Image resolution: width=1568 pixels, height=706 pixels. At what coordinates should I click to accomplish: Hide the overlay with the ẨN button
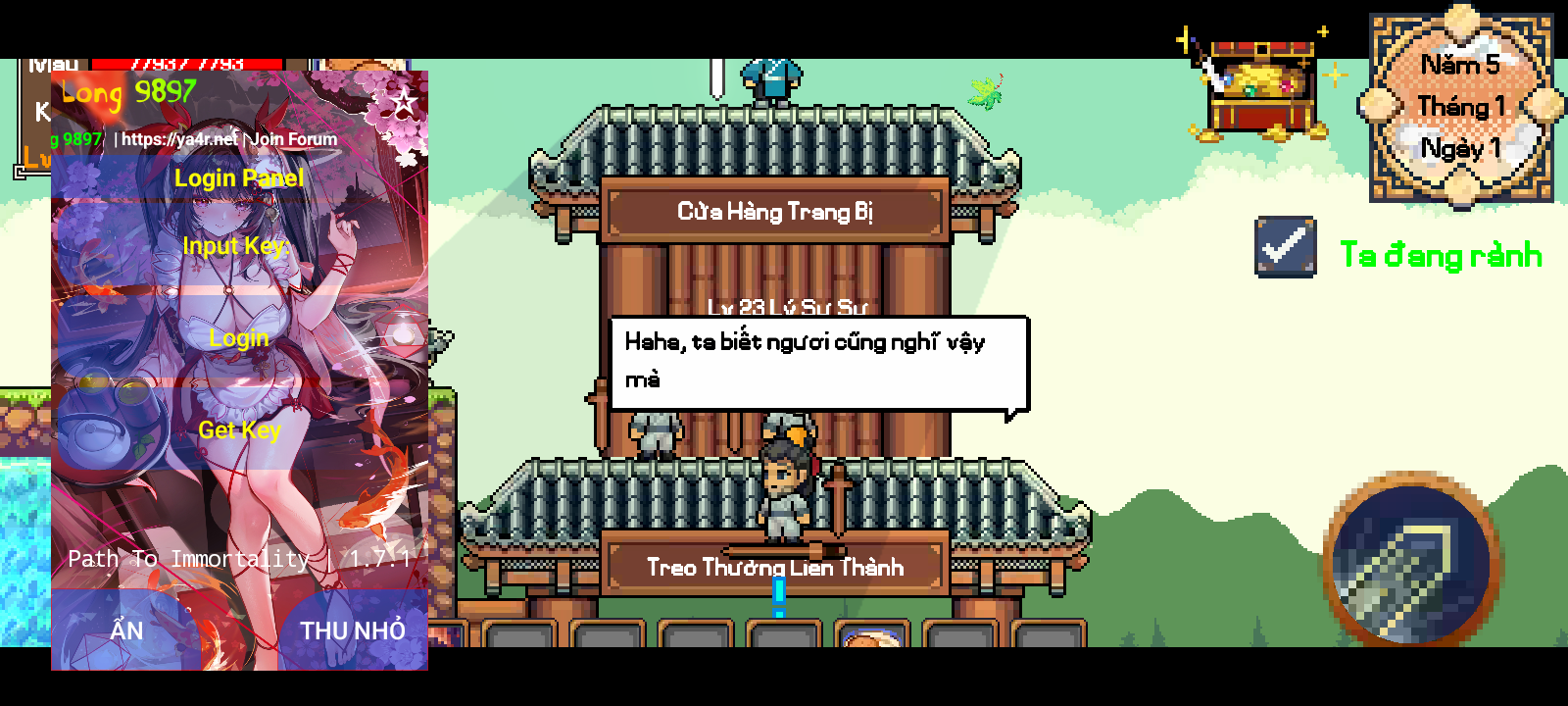tap(126, 630)
